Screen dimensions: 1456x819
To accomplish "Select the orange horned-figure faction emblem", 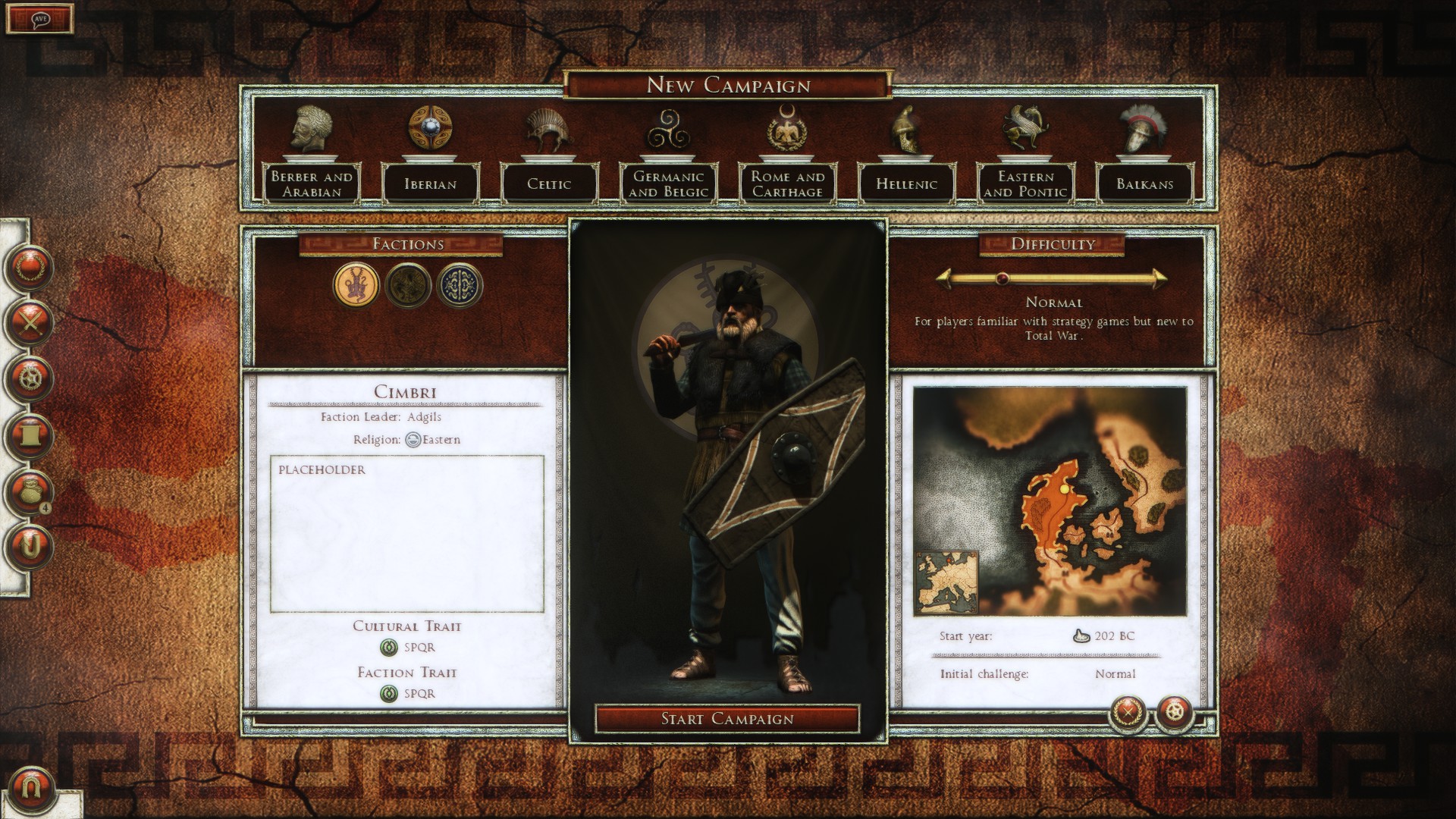I will coord(356,286).
